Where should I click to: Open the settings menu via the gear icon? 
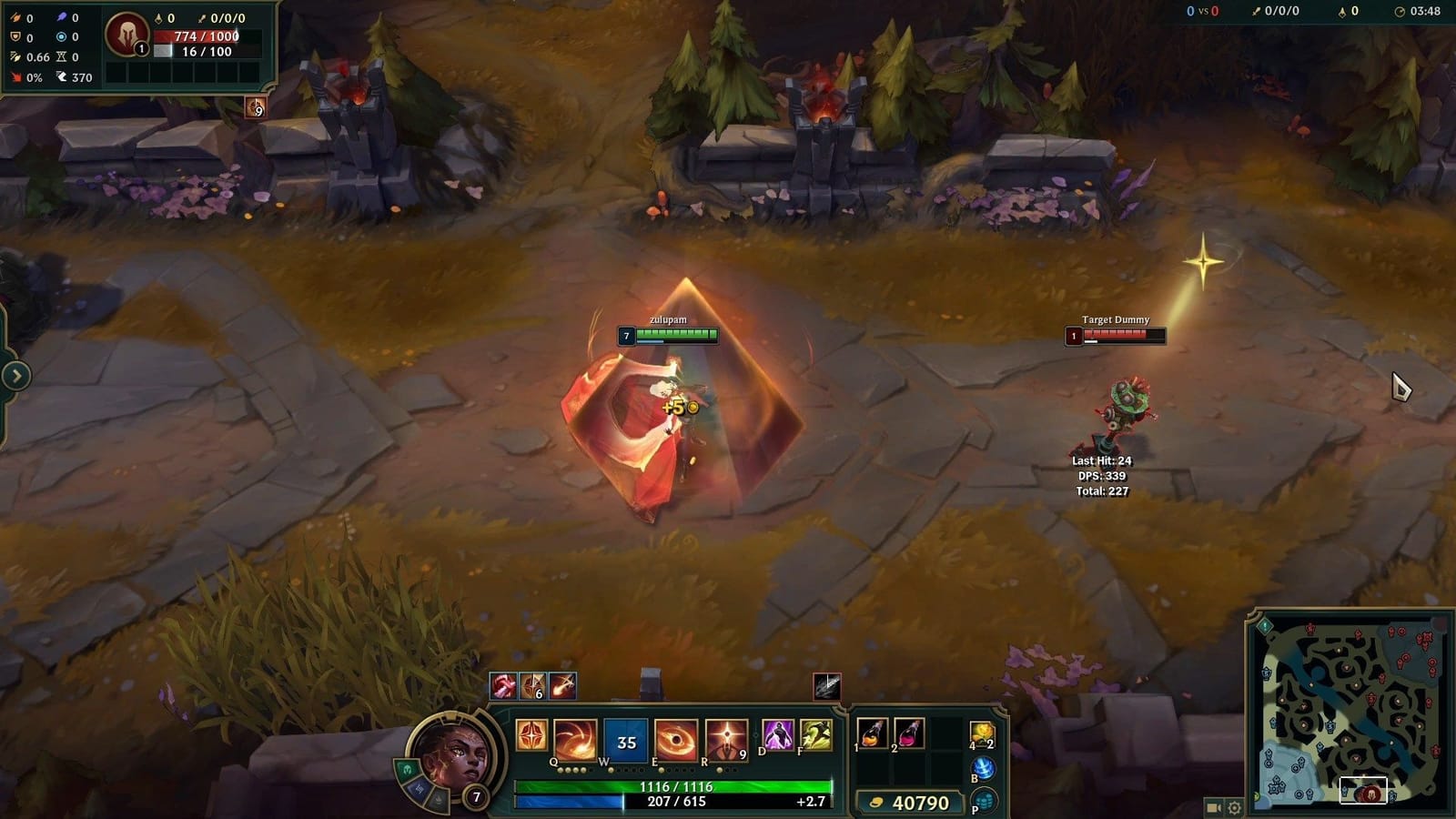[x=1234, y=806]
